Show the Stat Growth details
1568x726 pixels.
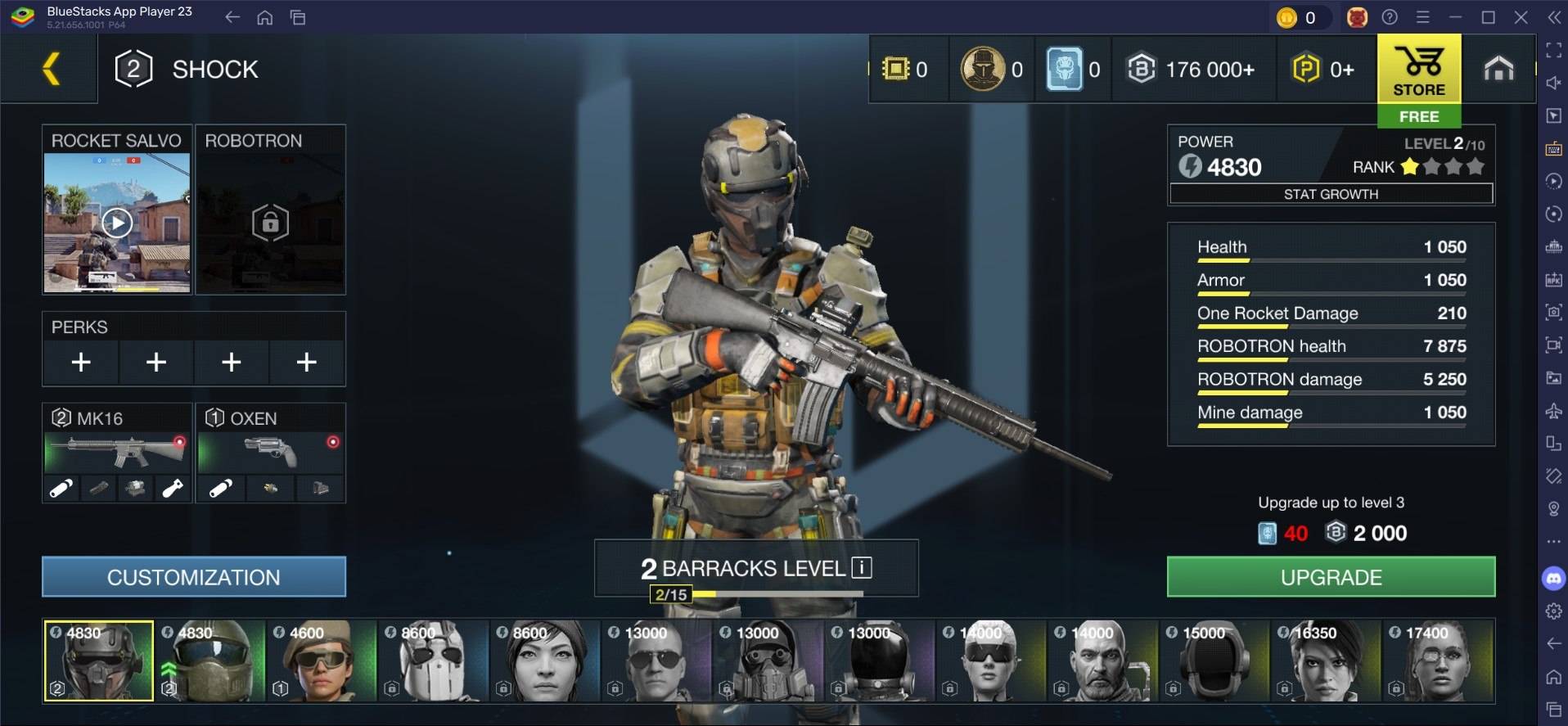click(1331, 194)
